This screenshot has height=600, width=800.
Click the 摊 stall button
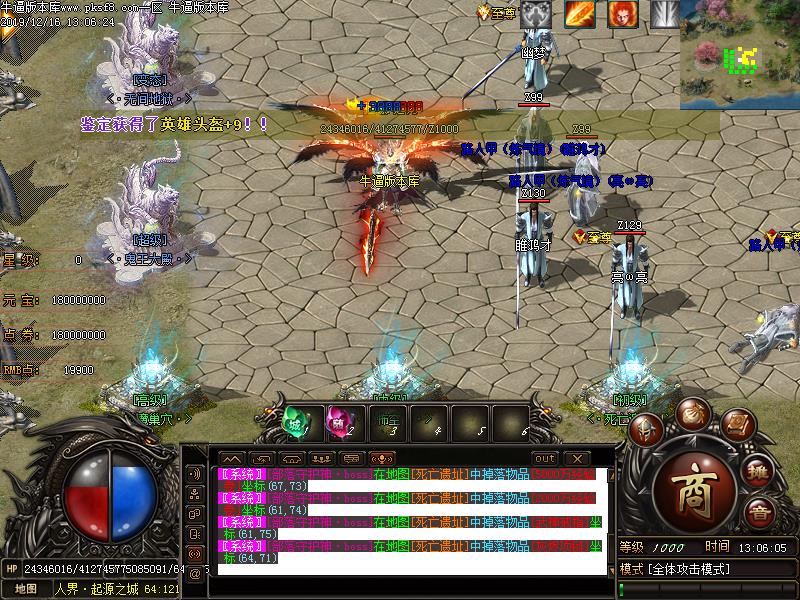[760, 473]
